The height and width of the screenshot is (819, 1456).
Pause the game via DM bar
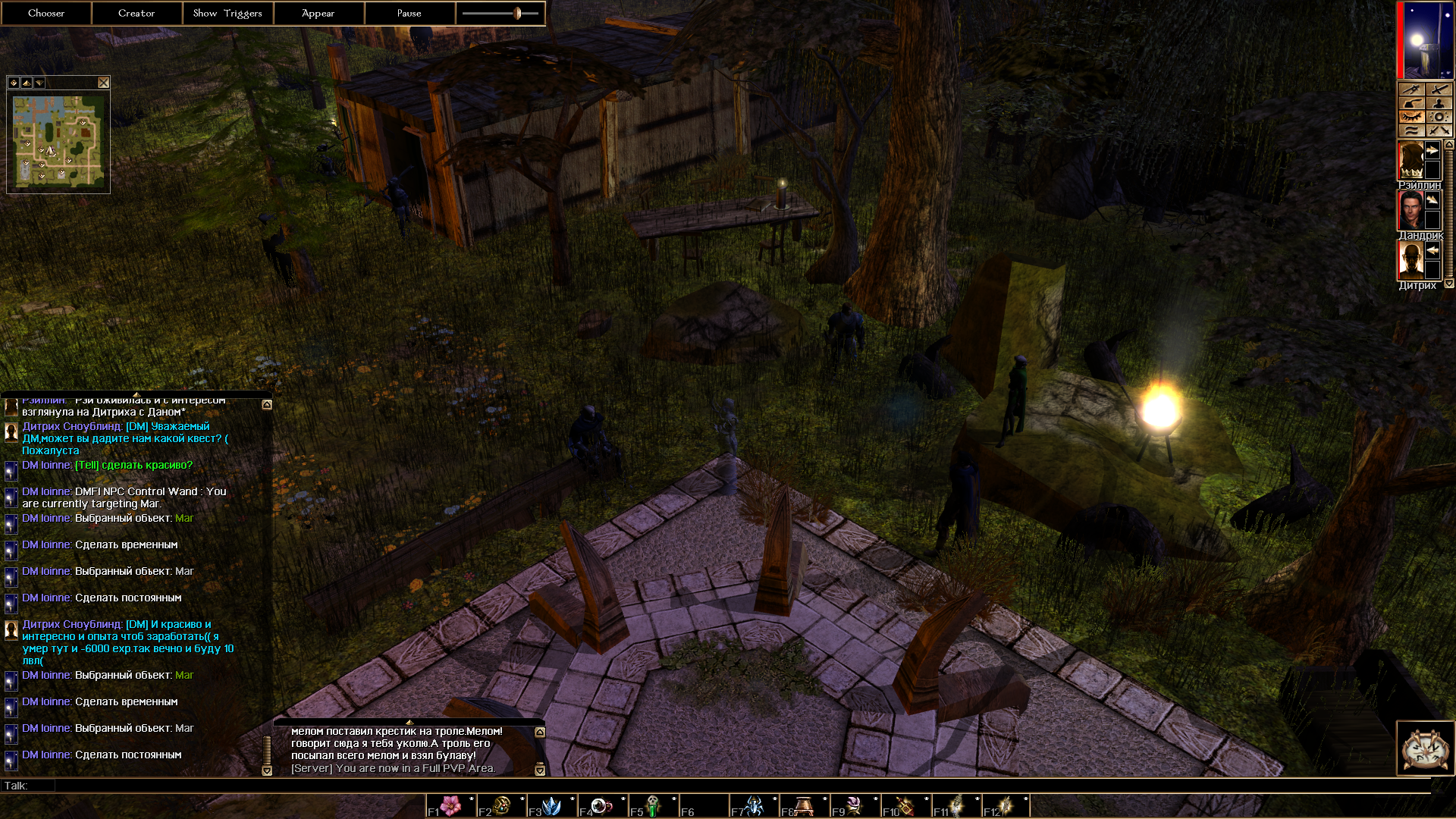pos(409,13)
